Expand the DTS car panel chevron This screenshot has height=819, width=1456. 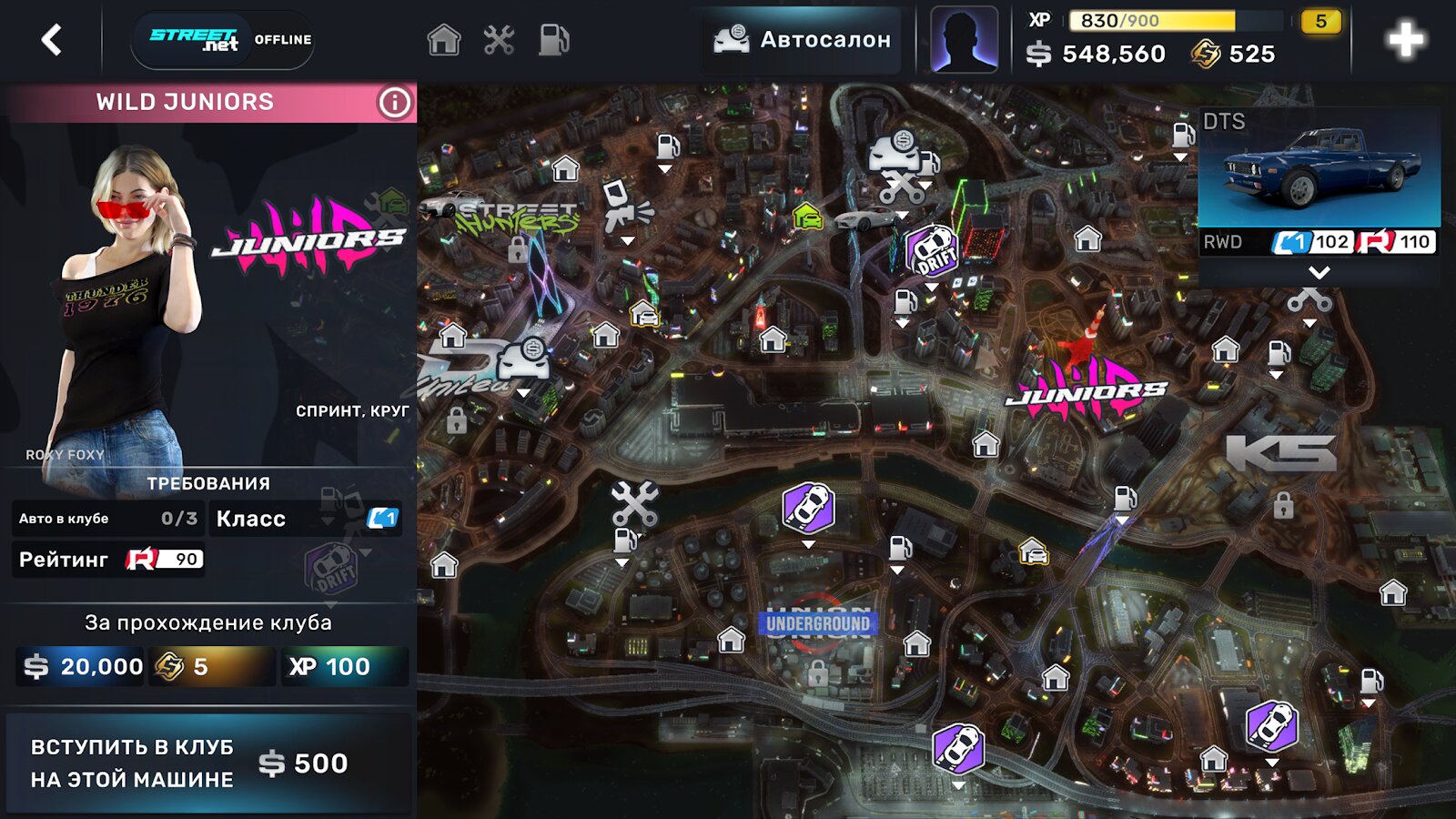click(x=1319, y=272)
